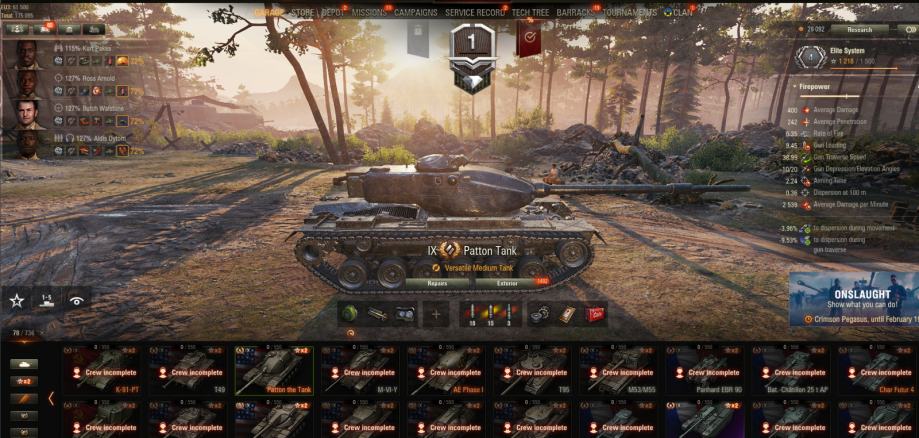Open the Exterior customization

(509, 283)
